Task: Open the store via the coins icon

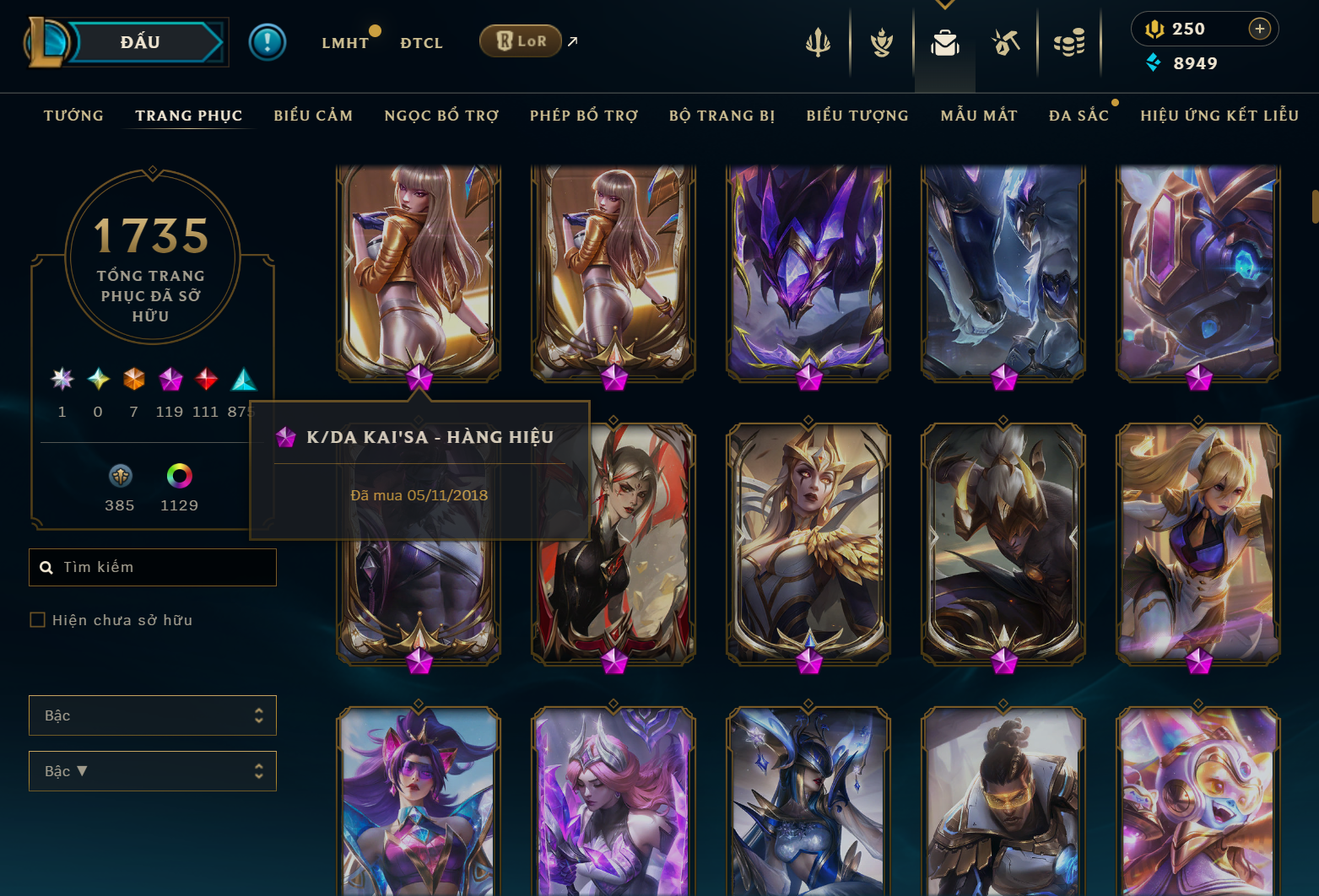Action: coord(1069,44)
